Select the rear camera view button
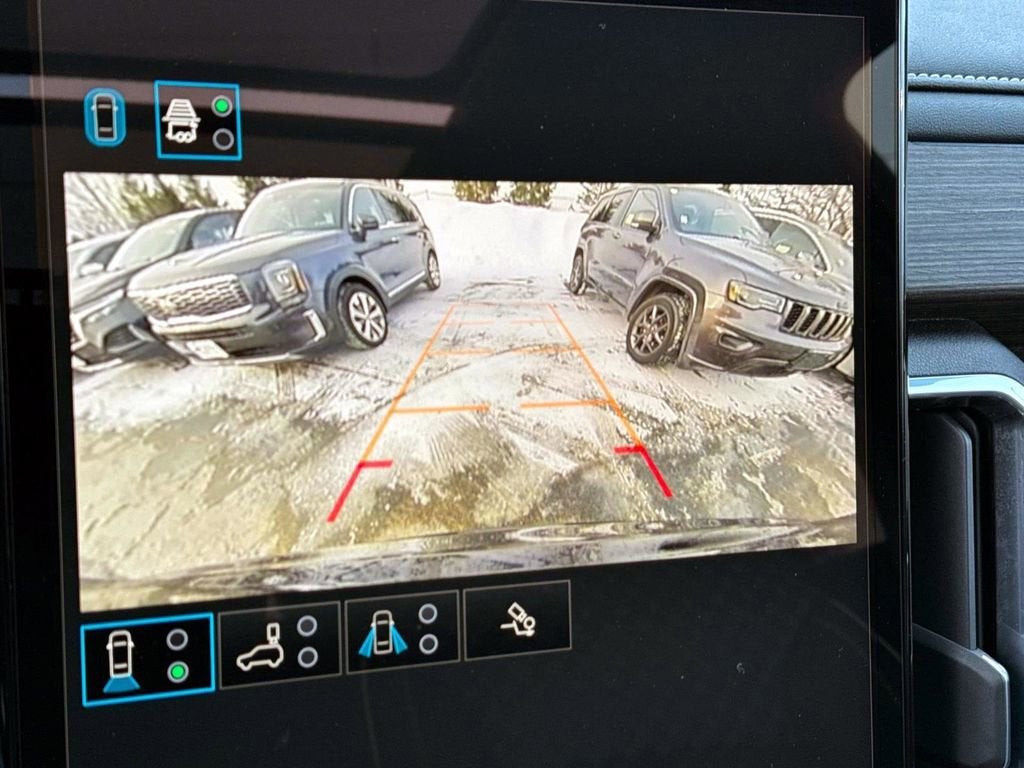The image size is (1024, 768). (x=147, y=659)
